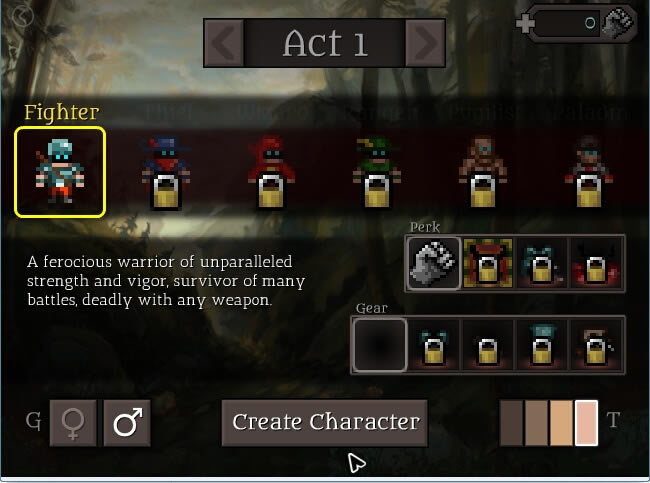
Task: Select the grey fist perk
Action: pos(434,263)
